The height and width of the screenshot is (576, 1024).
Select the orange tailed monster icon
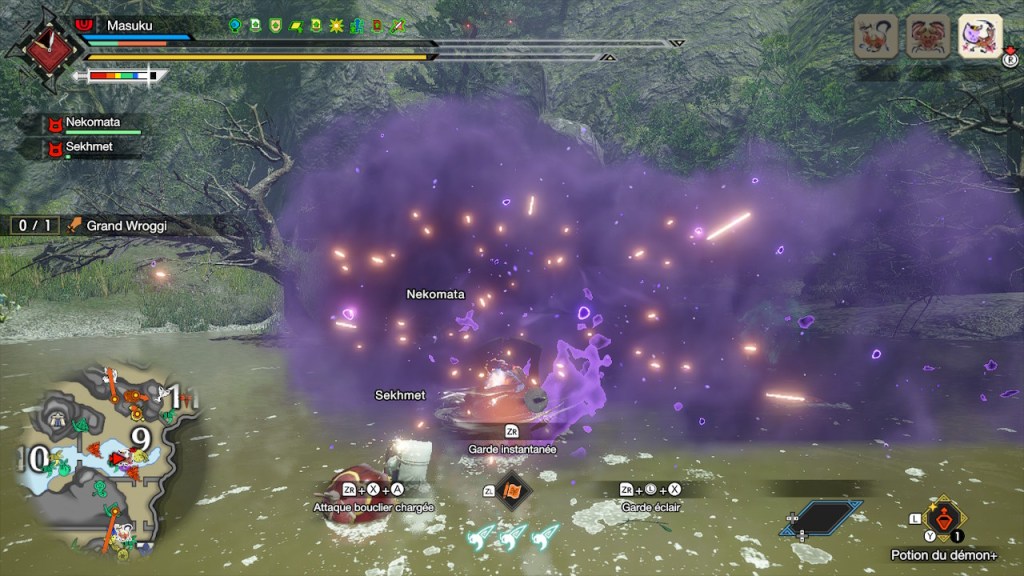(x=875, y=36)
